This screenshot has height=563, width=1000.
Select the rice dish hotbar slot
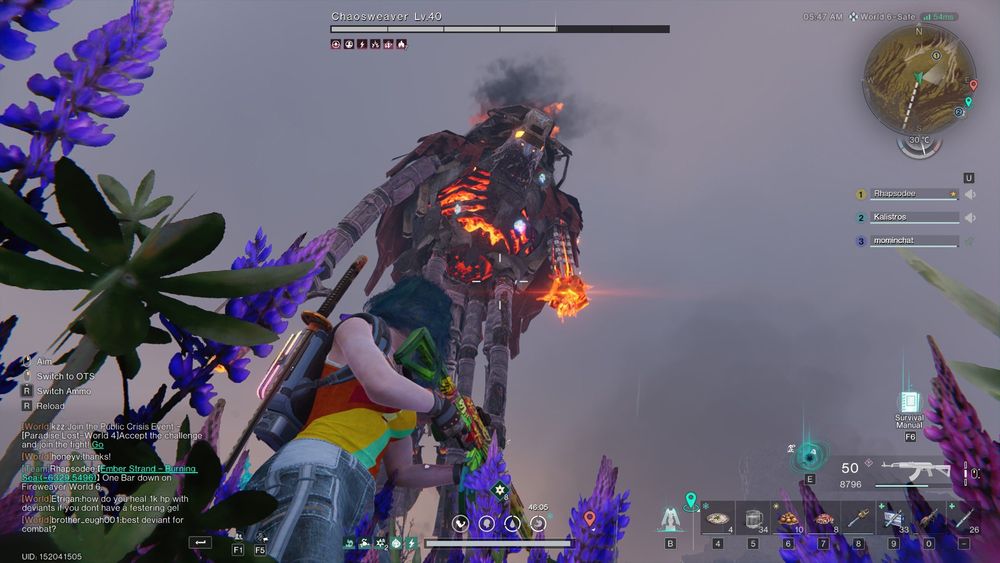coord(717,518)
